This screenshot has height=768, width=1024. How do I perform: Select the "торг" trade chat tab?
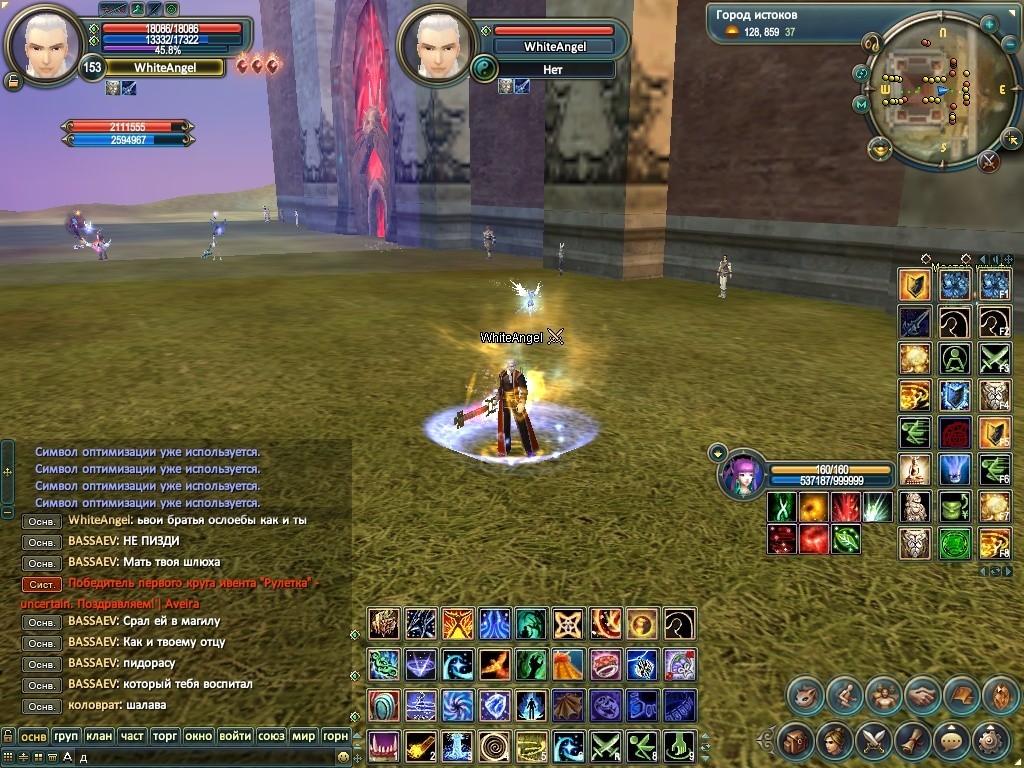coord(164,736)
